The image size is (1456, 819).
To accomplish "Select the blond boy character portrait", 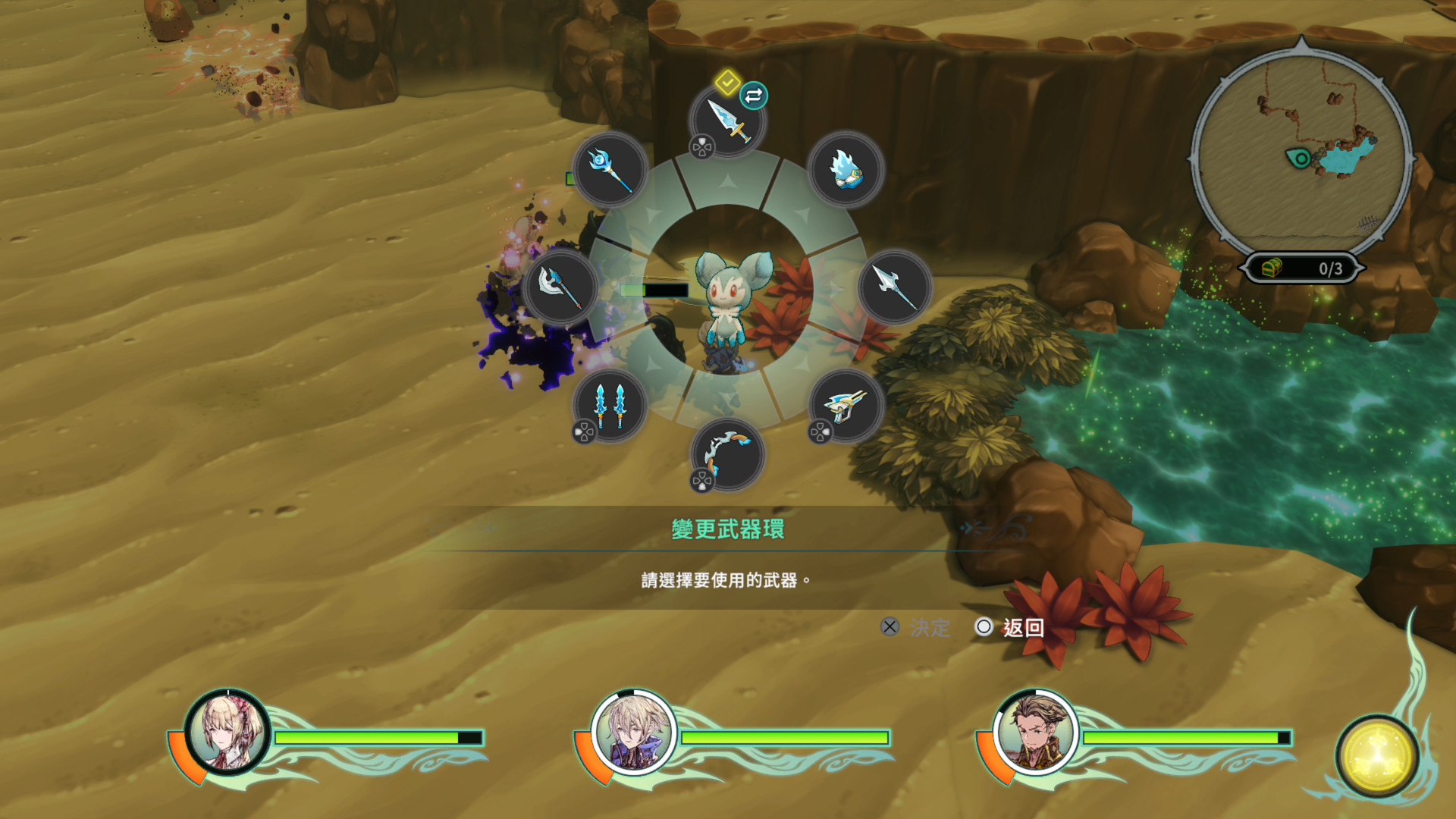I will (x=633, y=733).
